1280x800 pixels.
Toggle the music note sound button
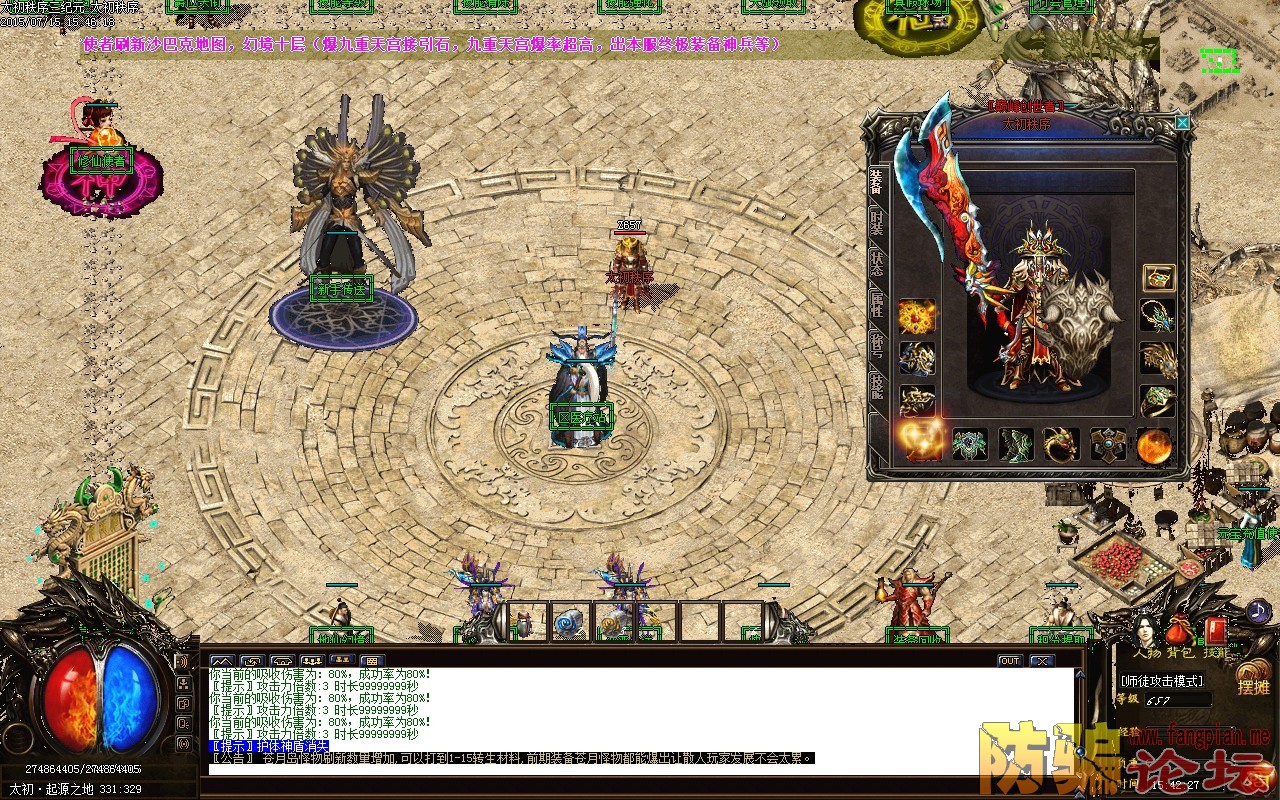pyautogui.click(x=1257, y=610)
